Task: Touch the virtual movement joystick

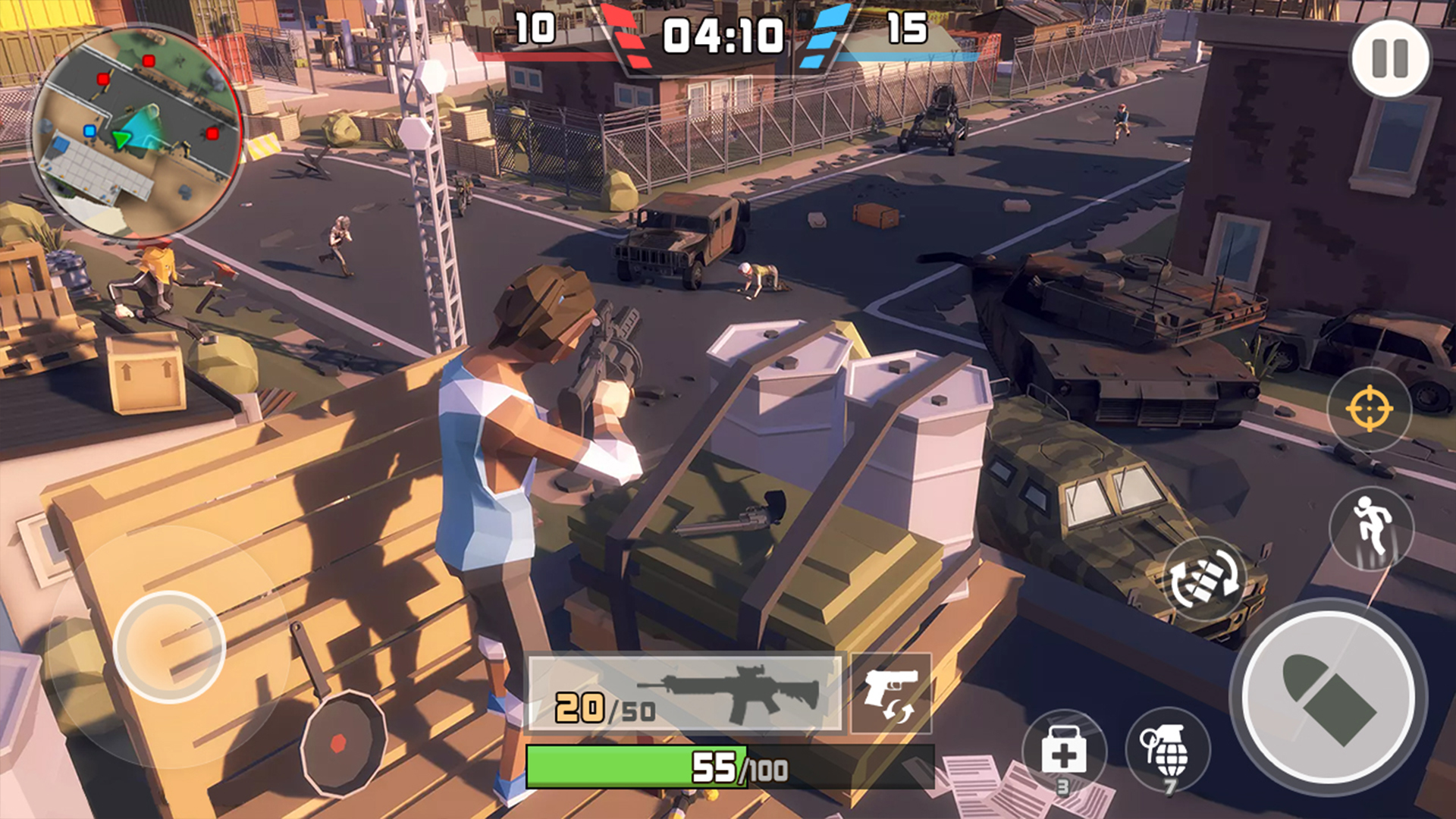Action: 169,647
